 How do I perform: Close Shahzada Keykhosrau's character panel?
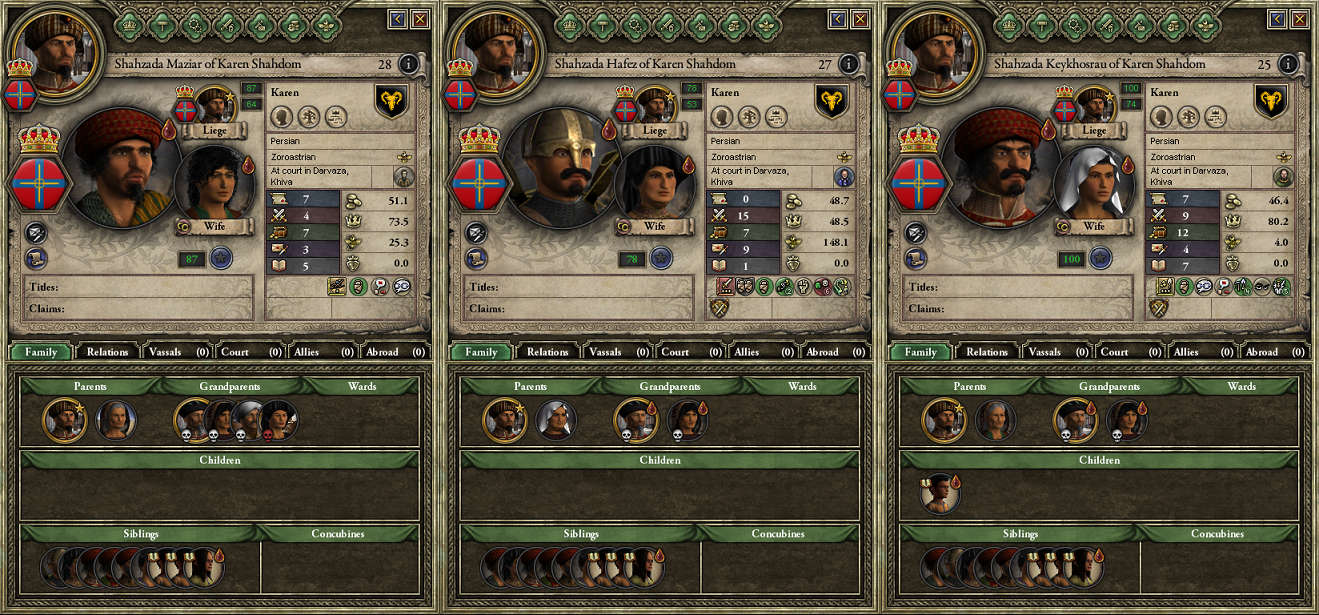point(1299,18)
